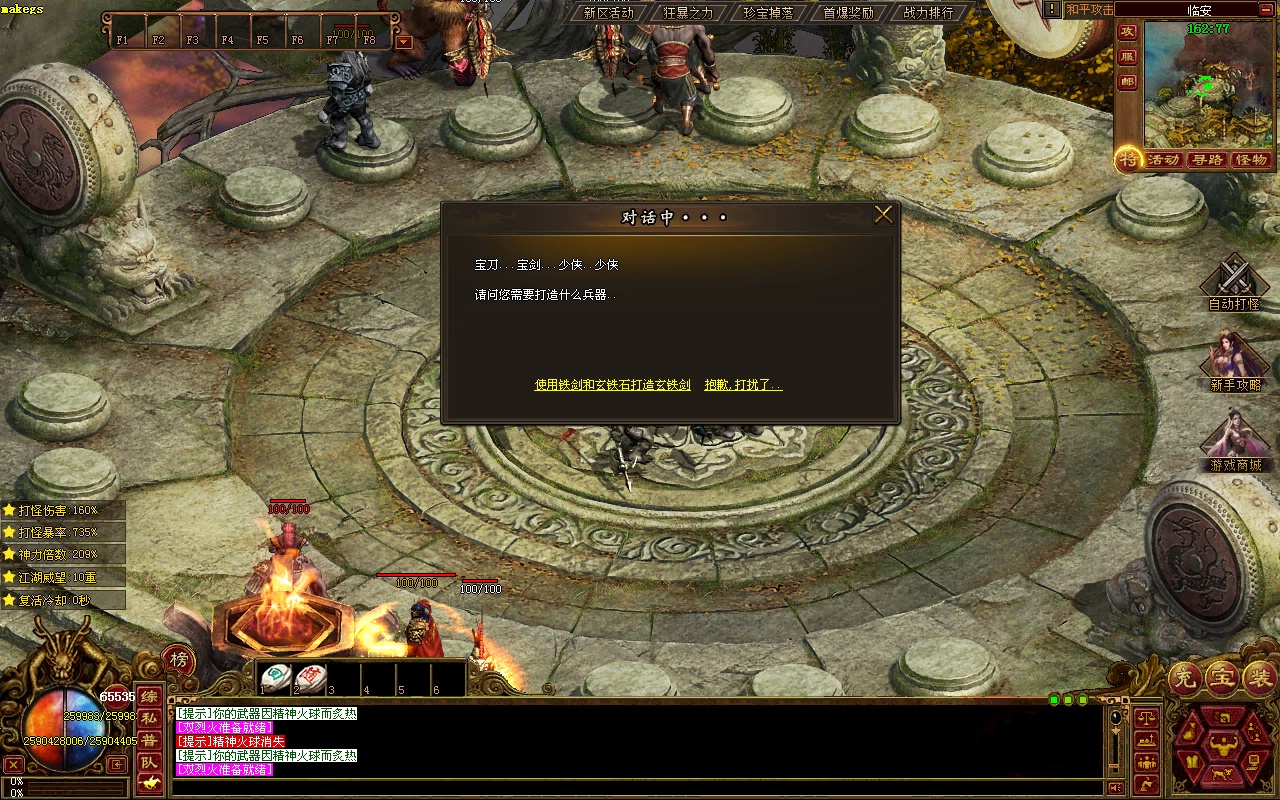Open the 珍宝掉落 menu
This screenshot has height=800, width=1280.
point(768,13)
